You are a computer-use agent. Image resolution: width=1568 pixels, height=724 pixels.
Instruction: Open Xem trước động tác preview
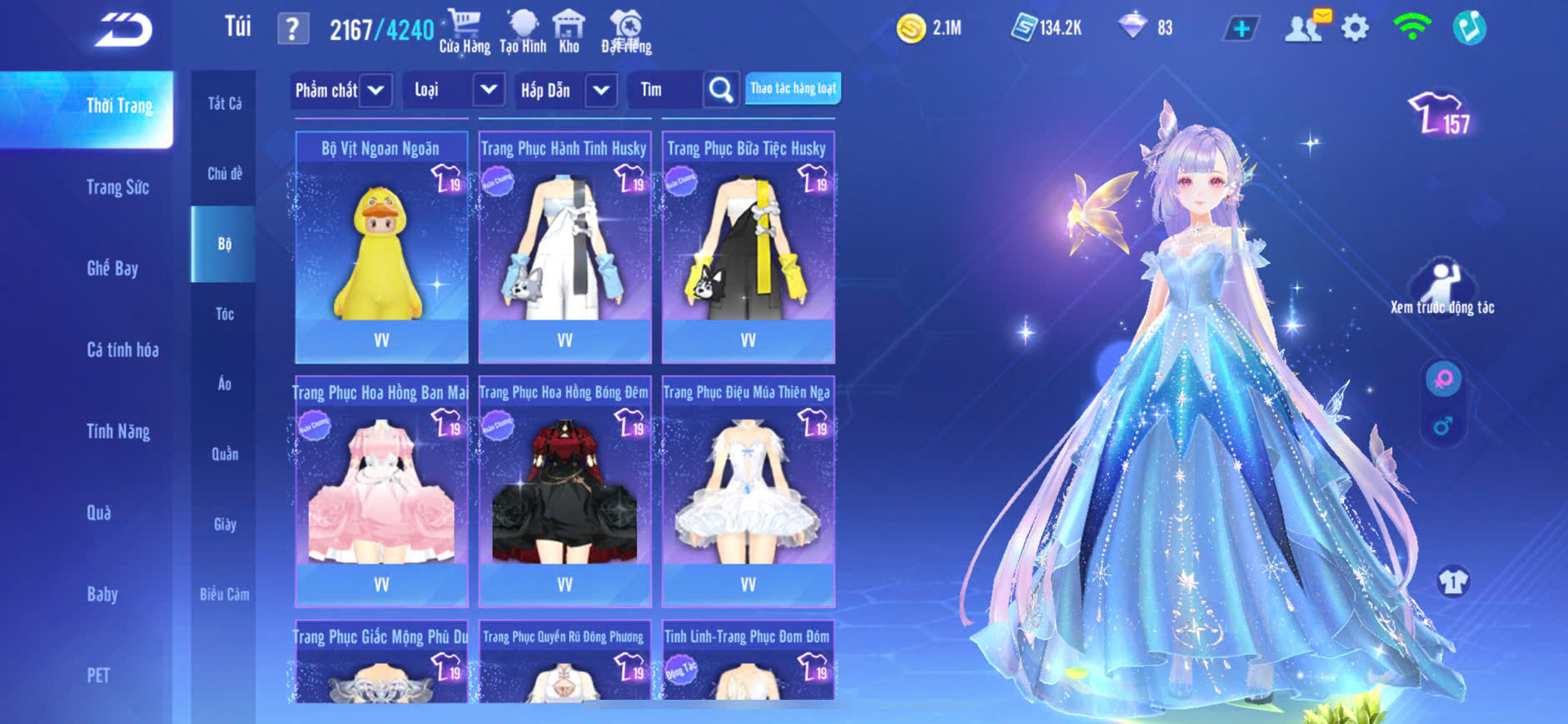click(x=1442, y=287)
